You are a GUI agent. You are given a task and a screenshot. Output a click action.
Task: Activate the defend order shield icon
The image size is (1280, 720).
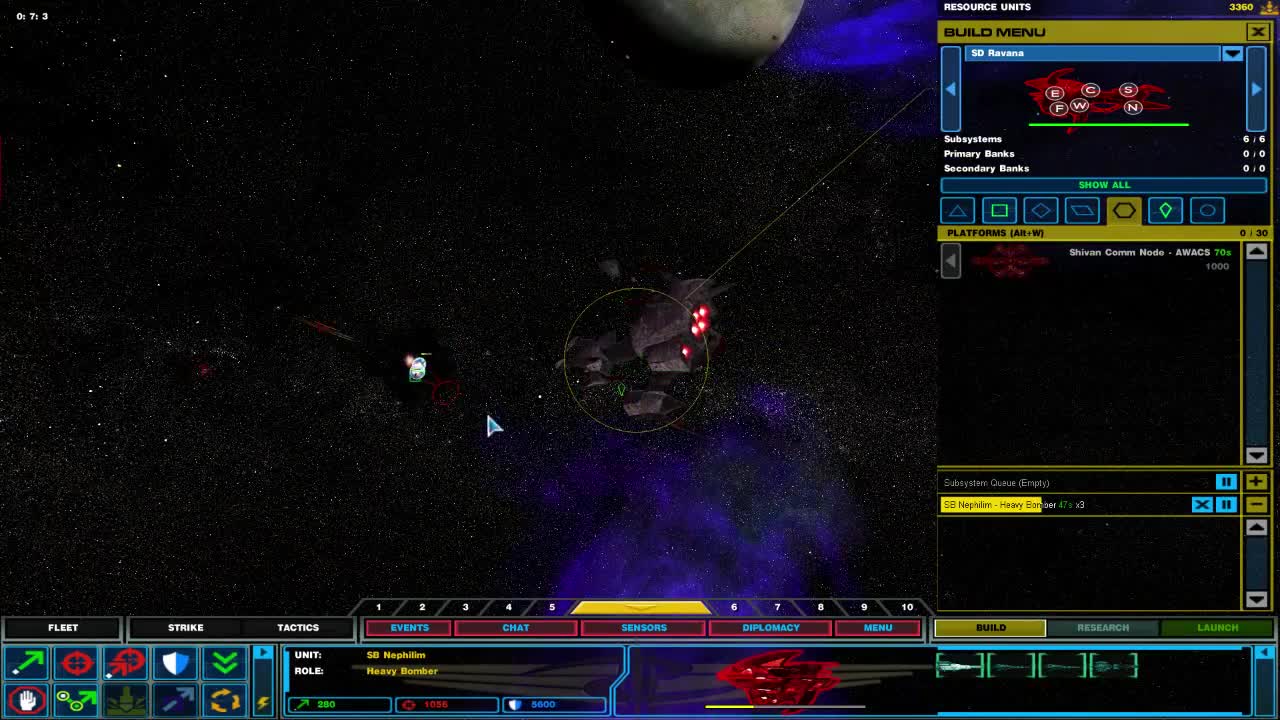pos(176,662)
